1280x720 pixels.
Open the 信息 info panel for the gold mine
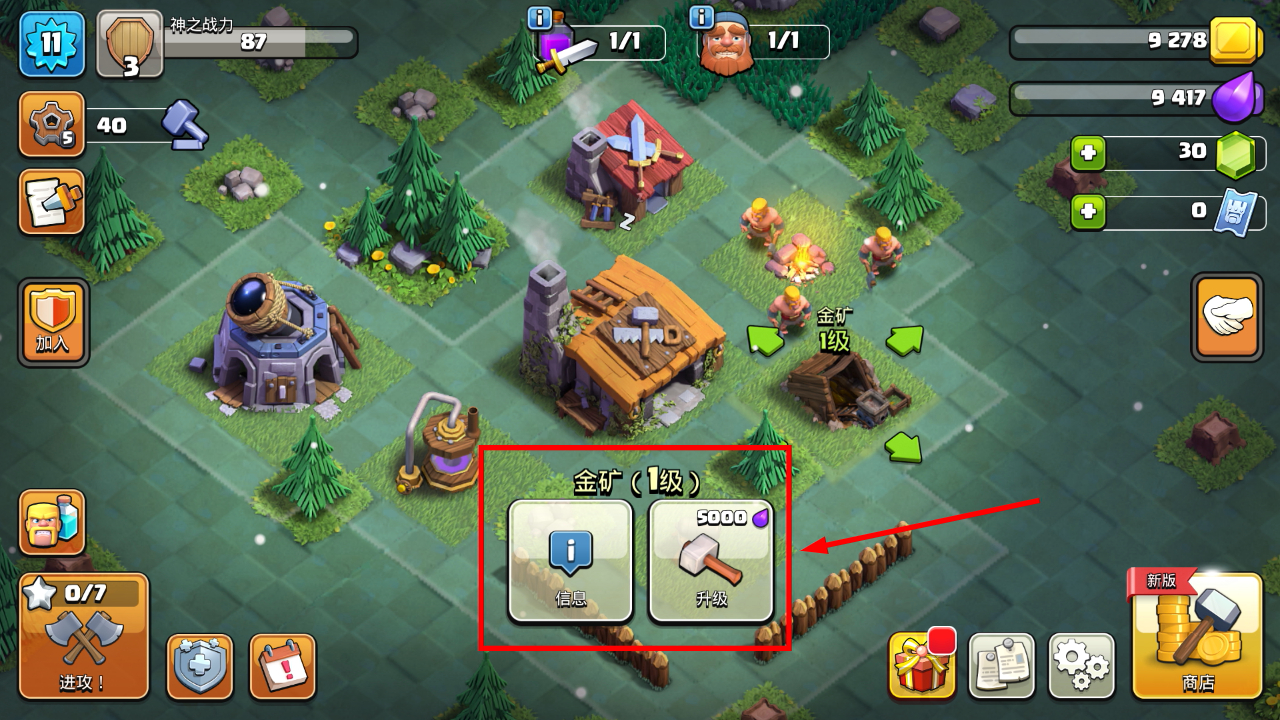[570, 561]
